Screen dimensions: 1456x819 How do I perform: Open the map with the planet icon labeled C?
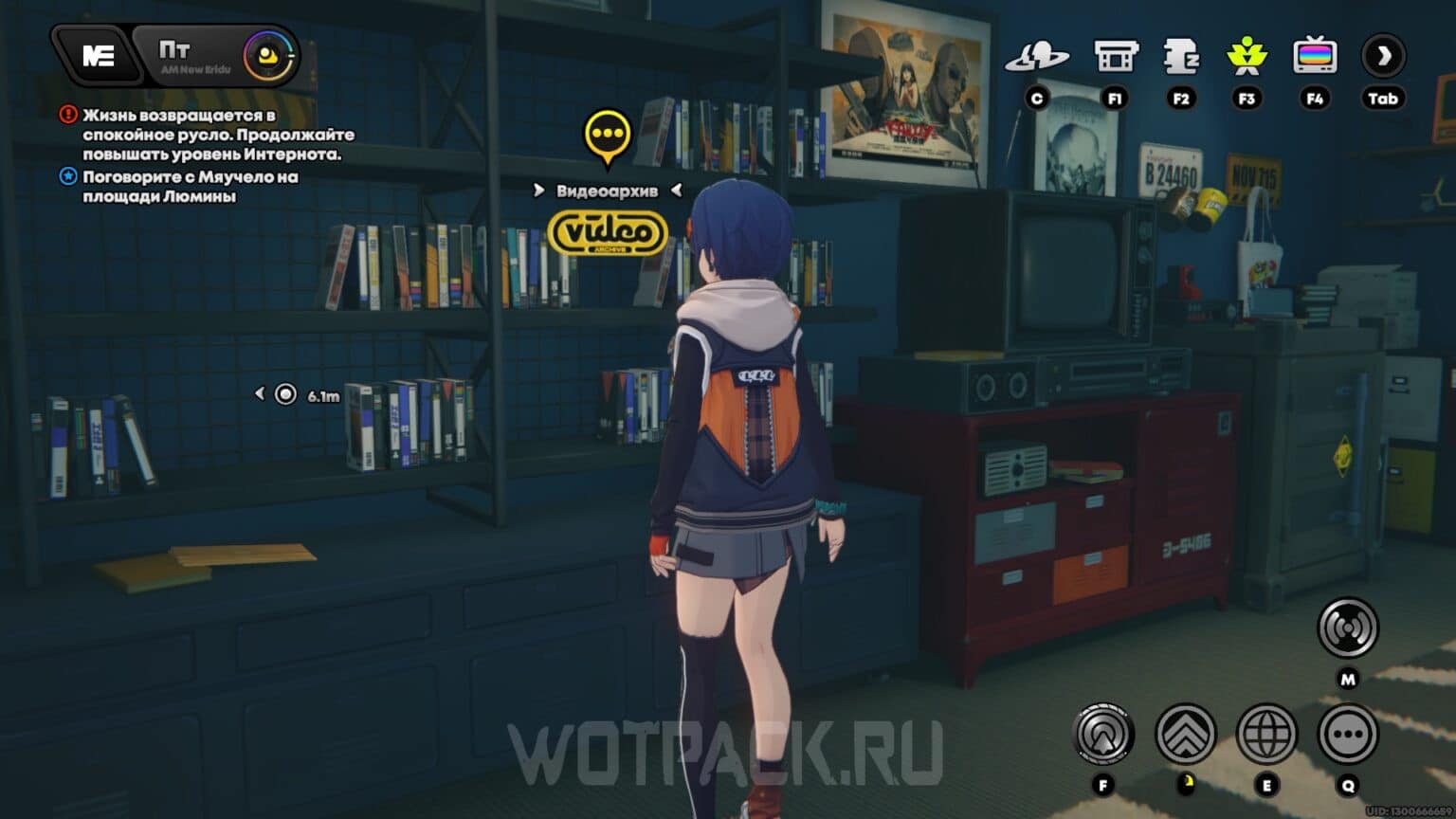coord(1039,56)
